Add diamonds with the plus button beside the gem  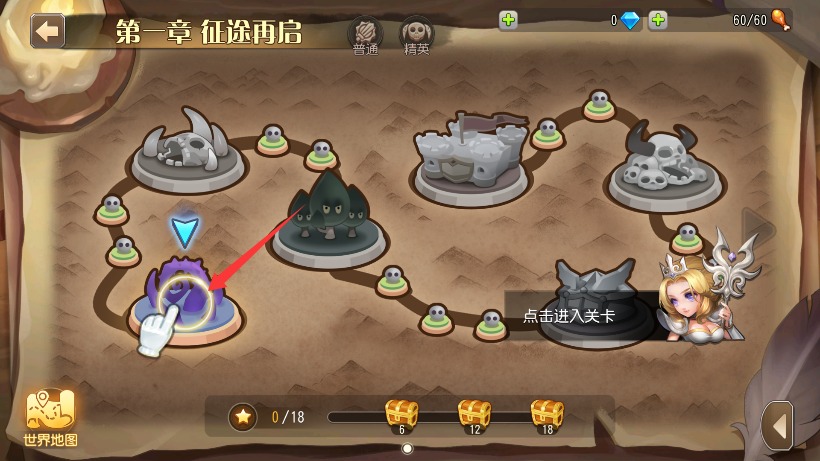pyautogui.click(x=658, y=20)
